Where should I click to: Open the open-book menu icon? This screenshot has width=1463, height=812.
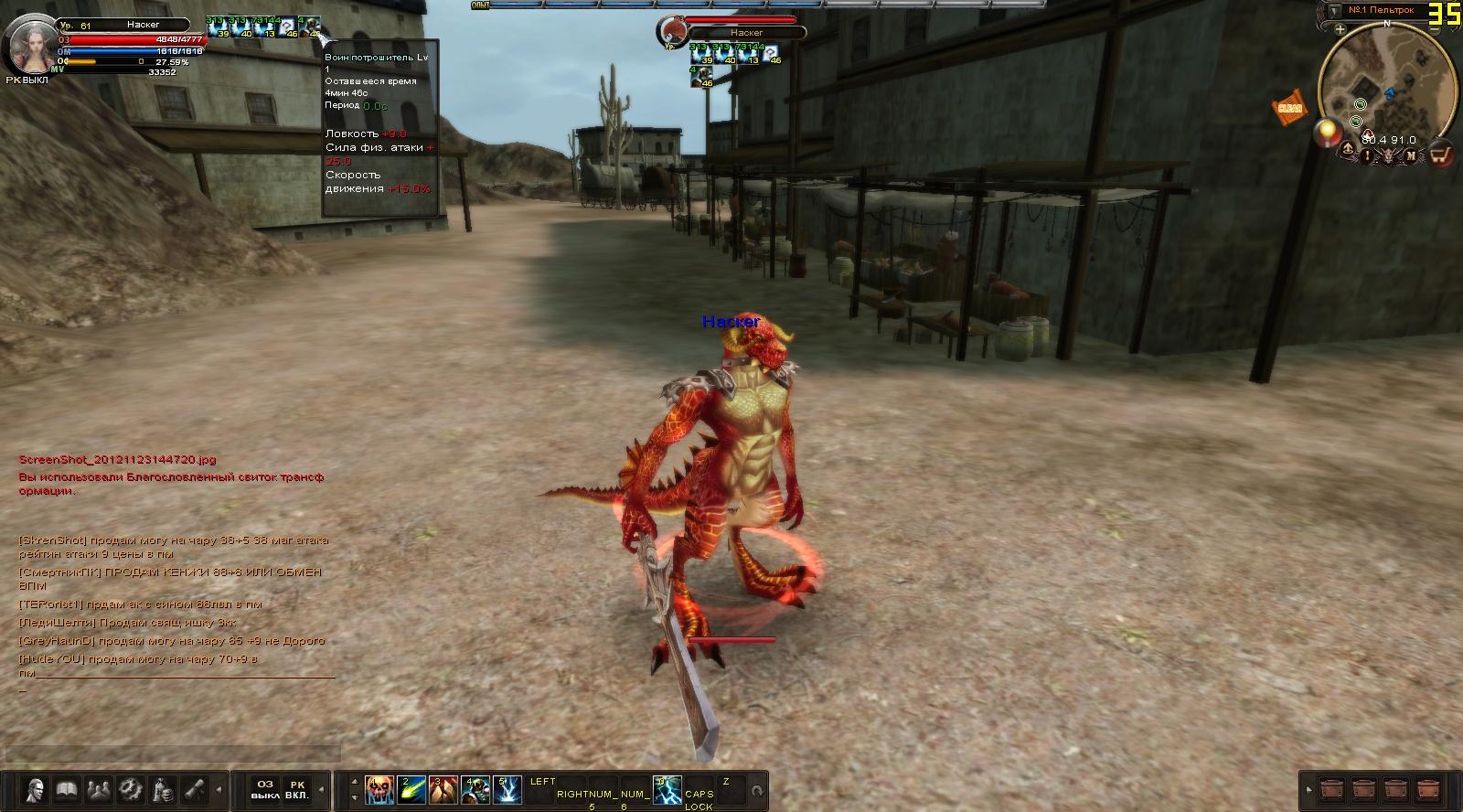(67, 789)
